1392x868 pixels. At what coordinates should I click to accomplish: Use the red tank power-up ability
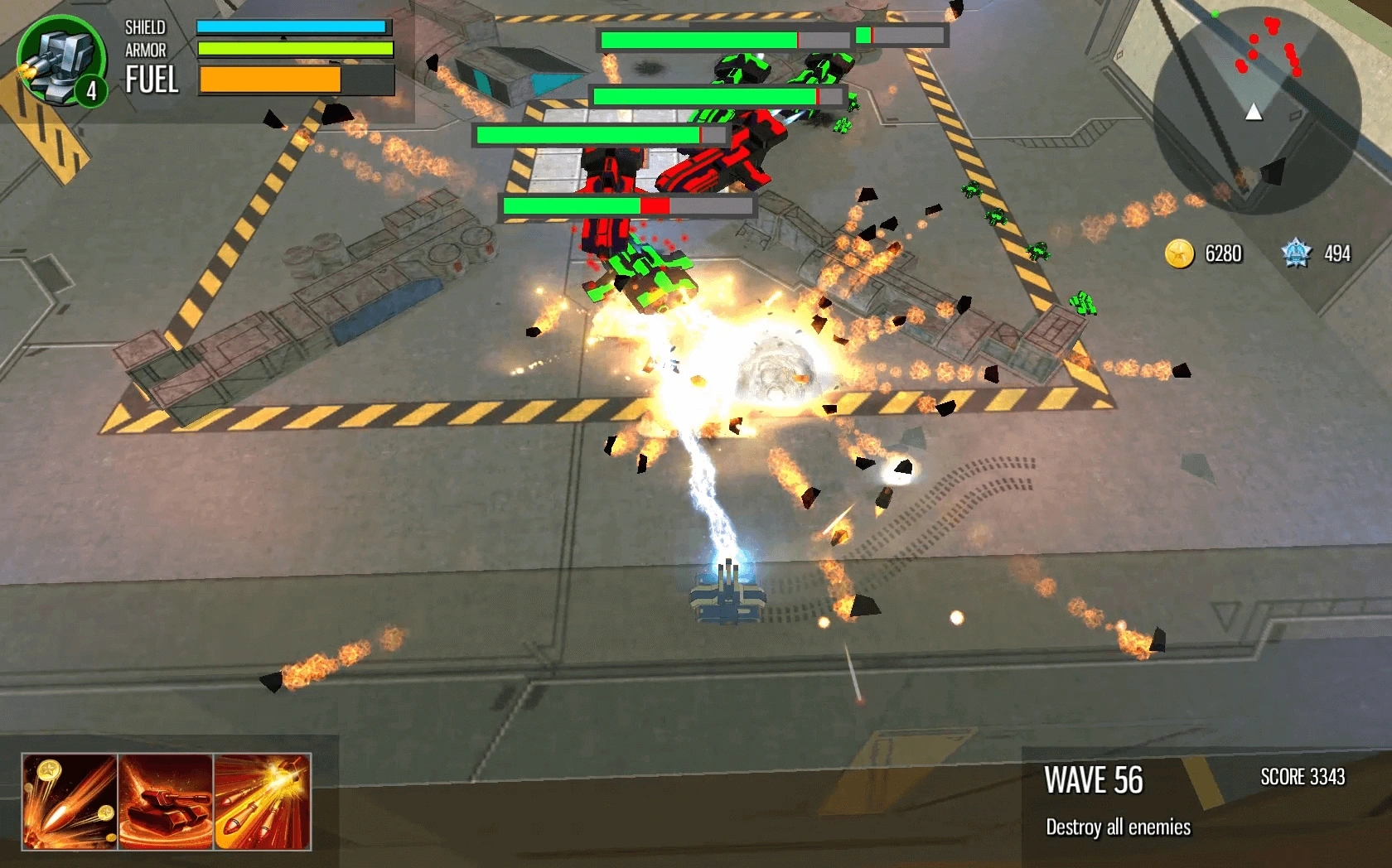coord(166,801)
